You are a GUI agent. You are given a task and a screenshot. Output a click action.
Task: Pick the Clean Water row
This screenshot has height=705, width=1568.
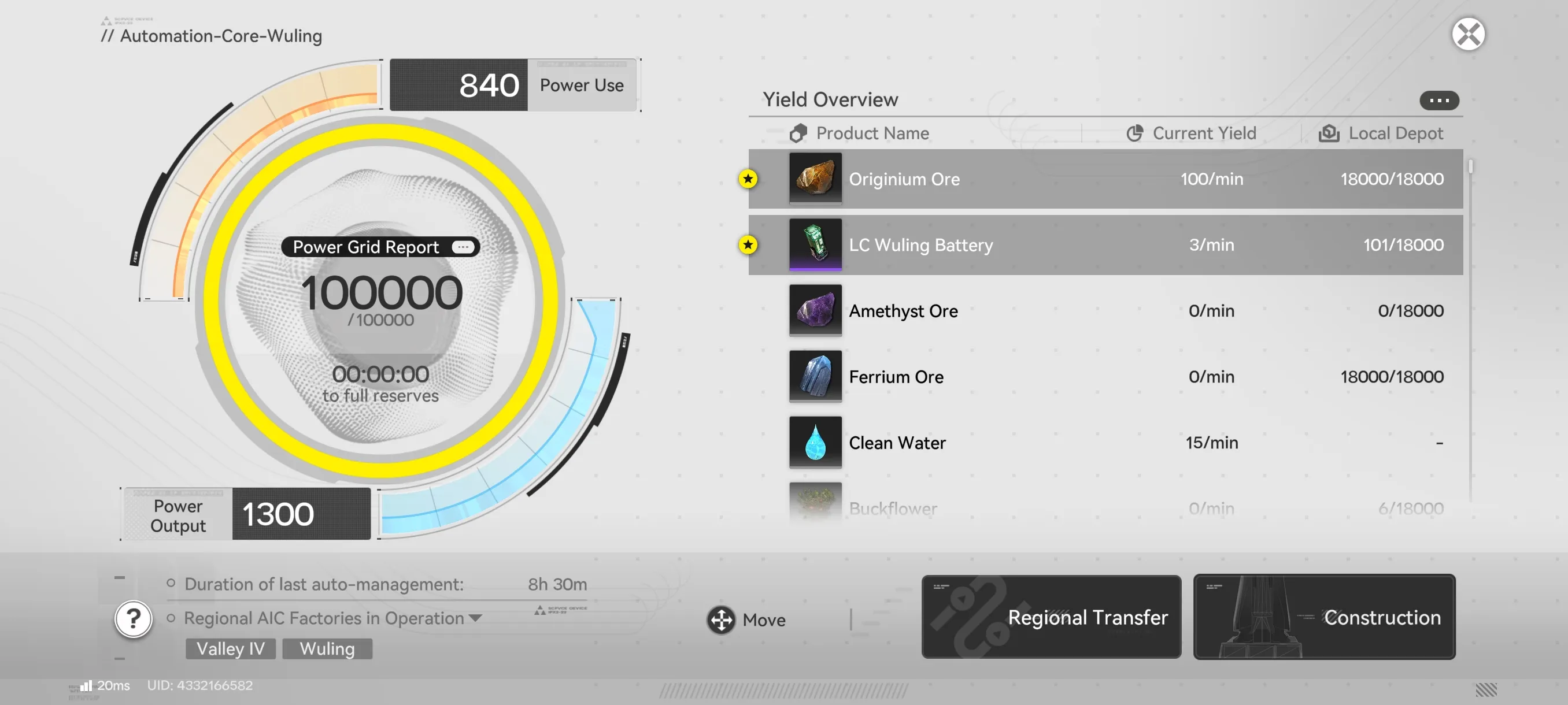1105,442
